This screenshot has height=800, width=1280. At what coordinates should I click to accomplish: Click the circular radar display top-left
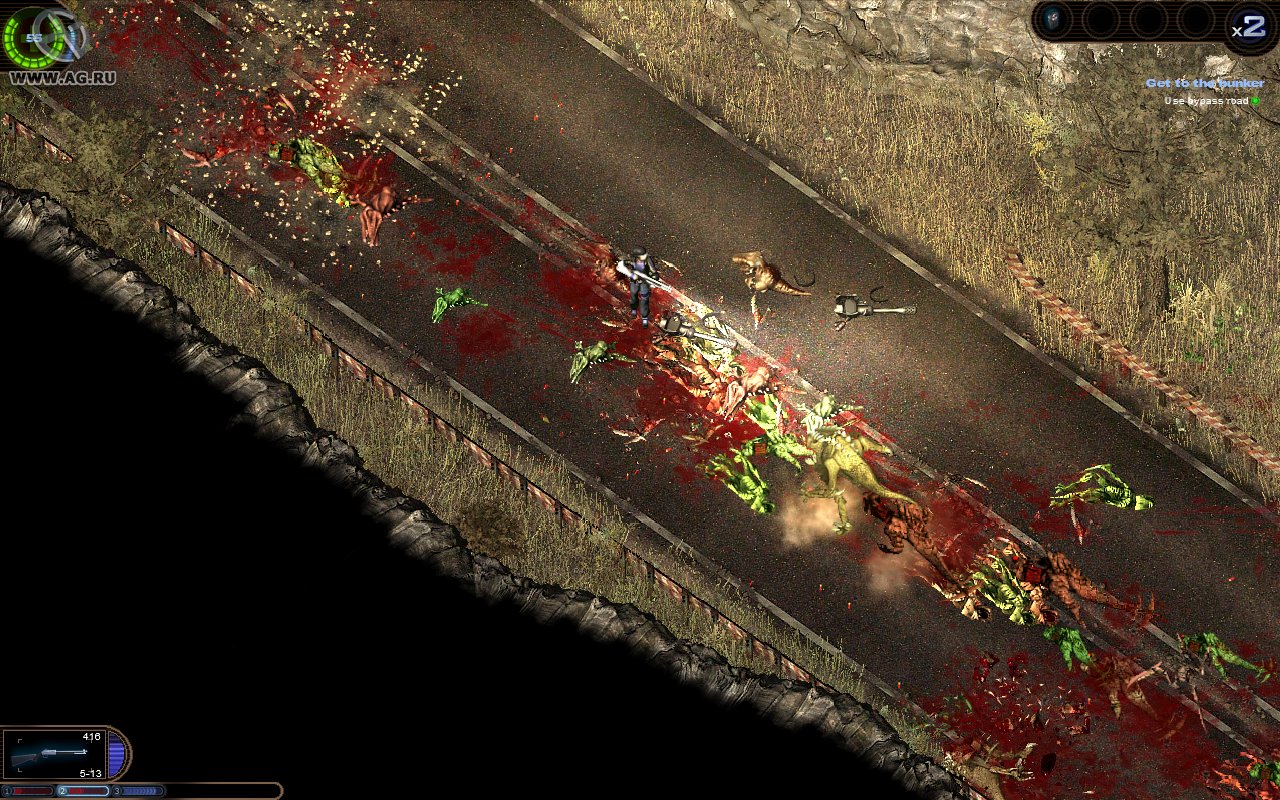coord(33,38)
